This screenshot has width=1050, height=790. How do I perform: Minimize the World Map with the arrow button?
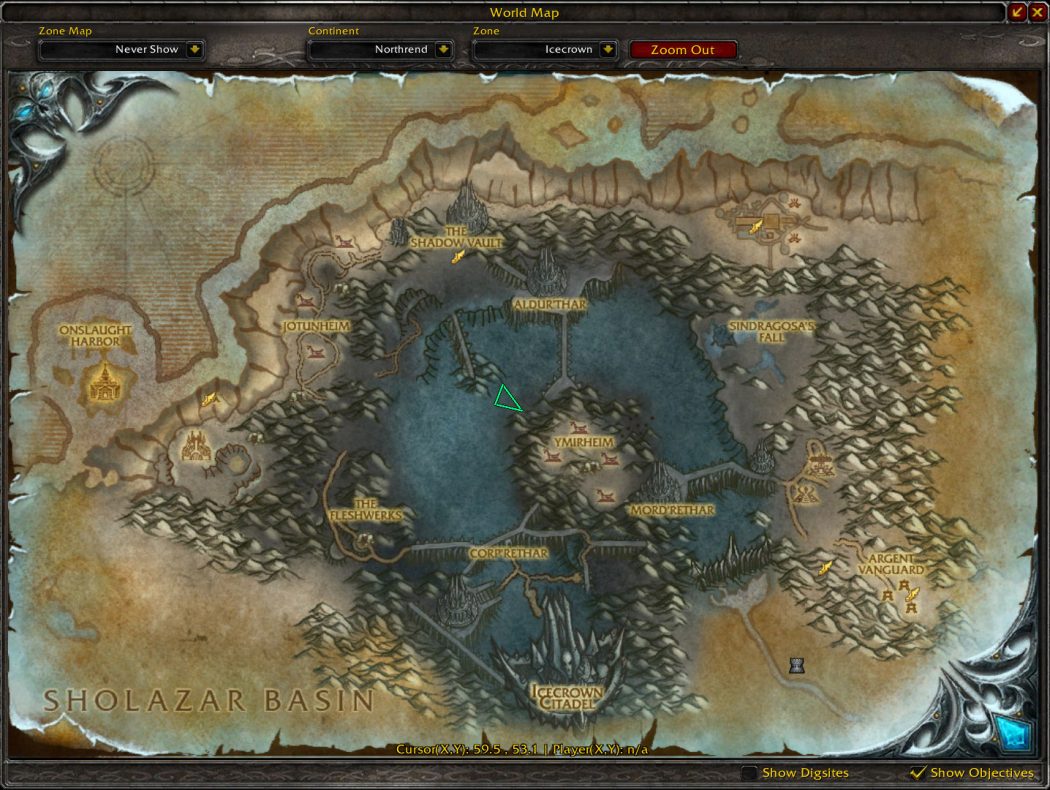1018,12
